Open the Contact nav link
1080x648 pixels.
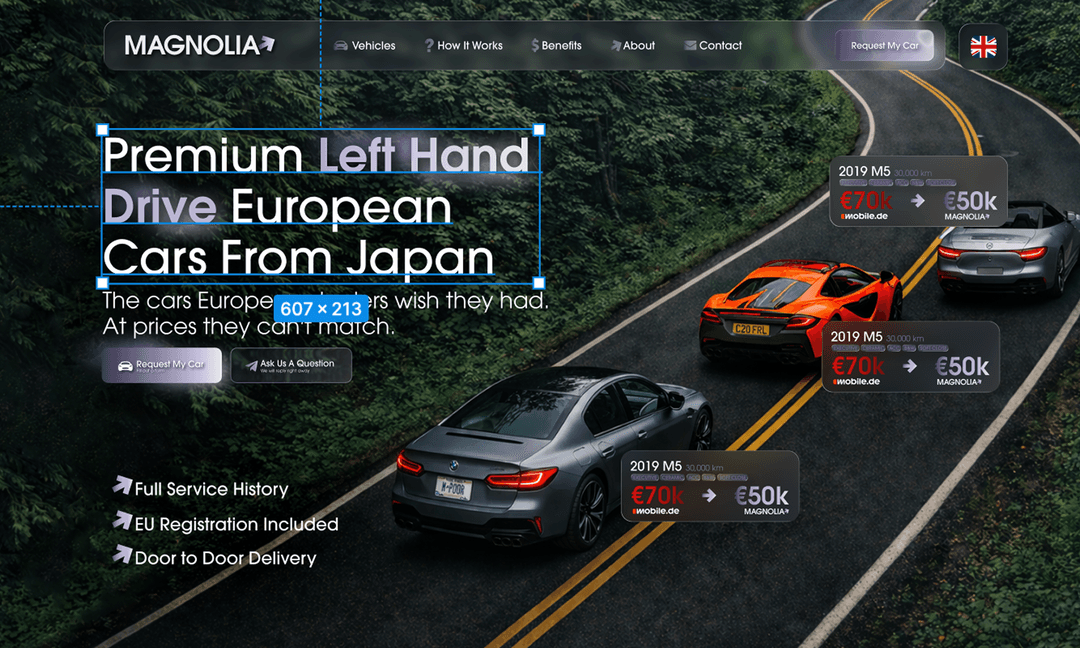[713, 46]
